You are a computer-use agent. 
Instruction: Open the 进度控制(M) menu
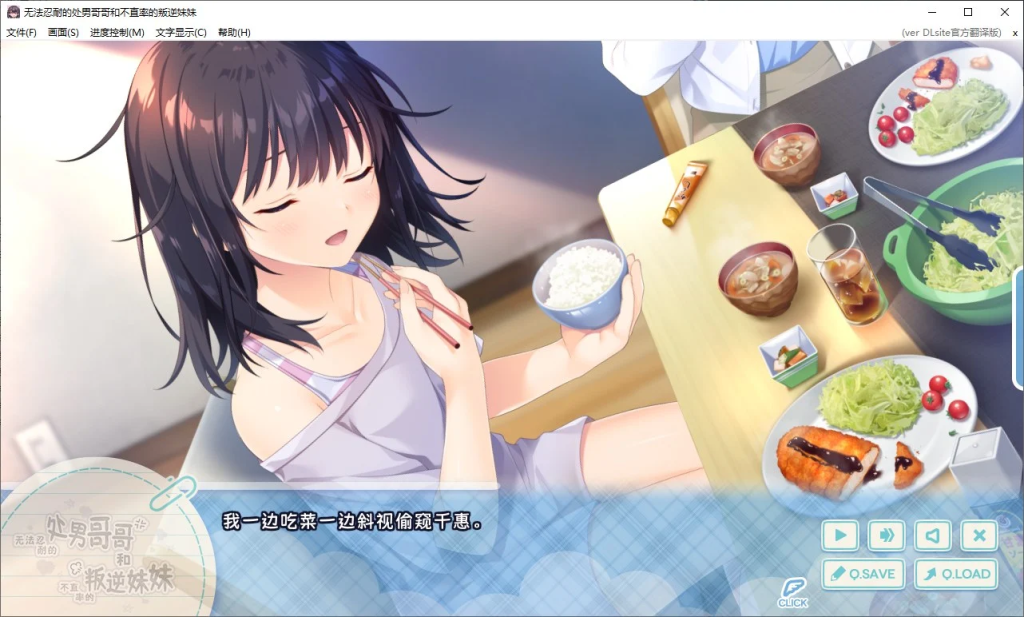click(x=117, y=32)
